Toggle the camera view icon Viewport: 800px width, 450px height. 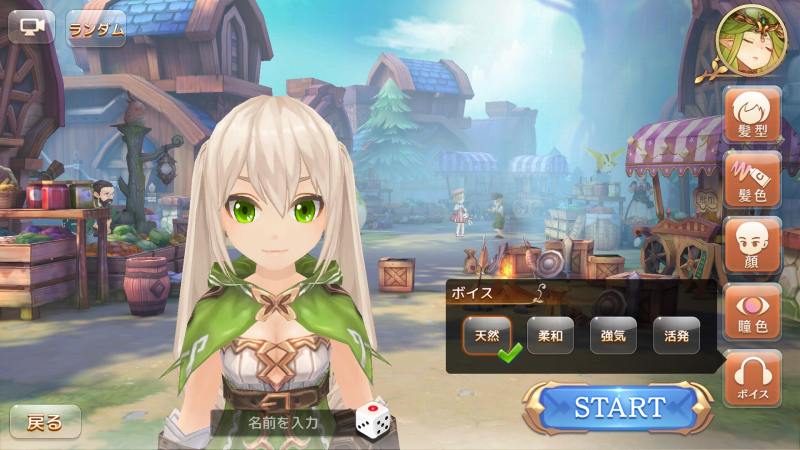pyautogui.click(x=31, y=27)
